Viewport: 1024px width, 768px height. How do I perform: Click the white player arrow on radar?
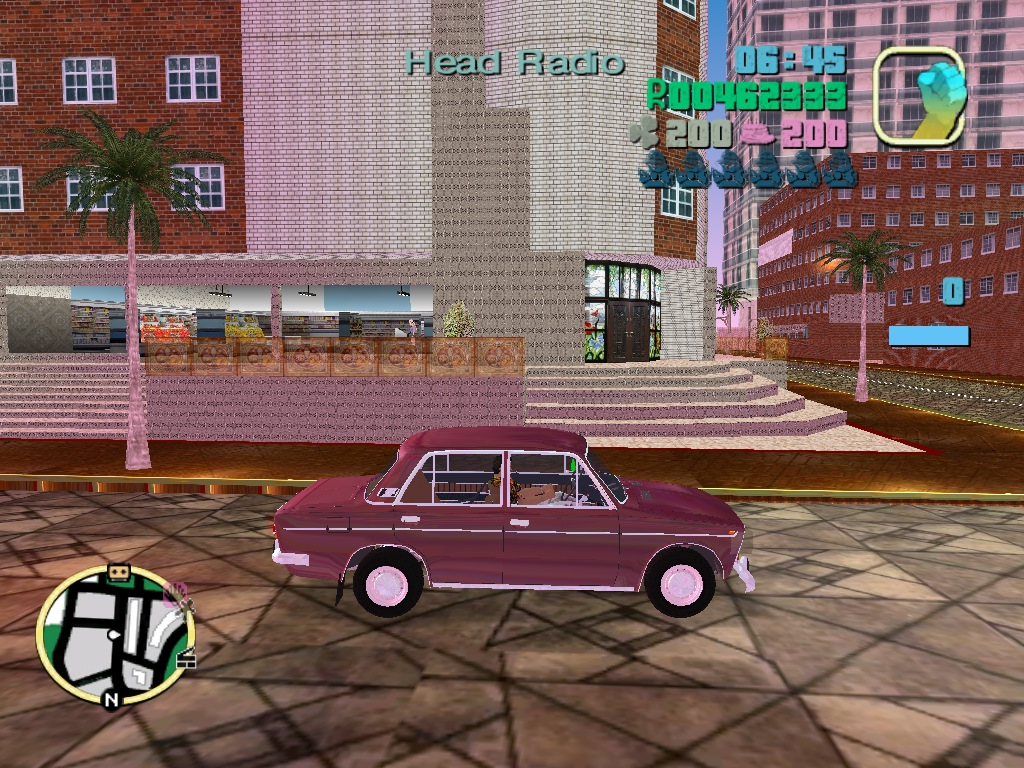(115, 636)
